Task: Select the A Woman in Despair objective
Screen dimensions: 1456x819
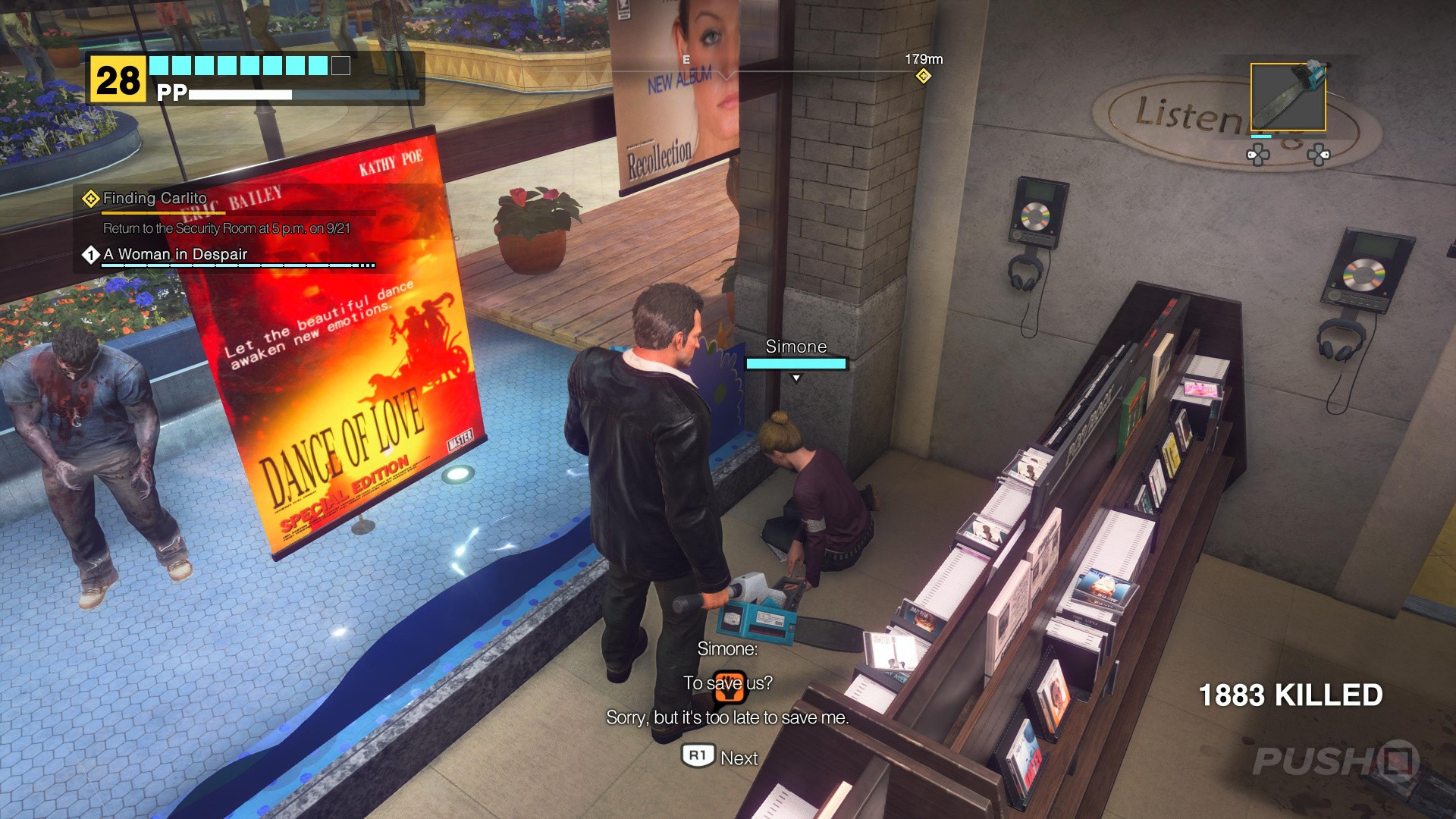Action: (x=174, y=255)
